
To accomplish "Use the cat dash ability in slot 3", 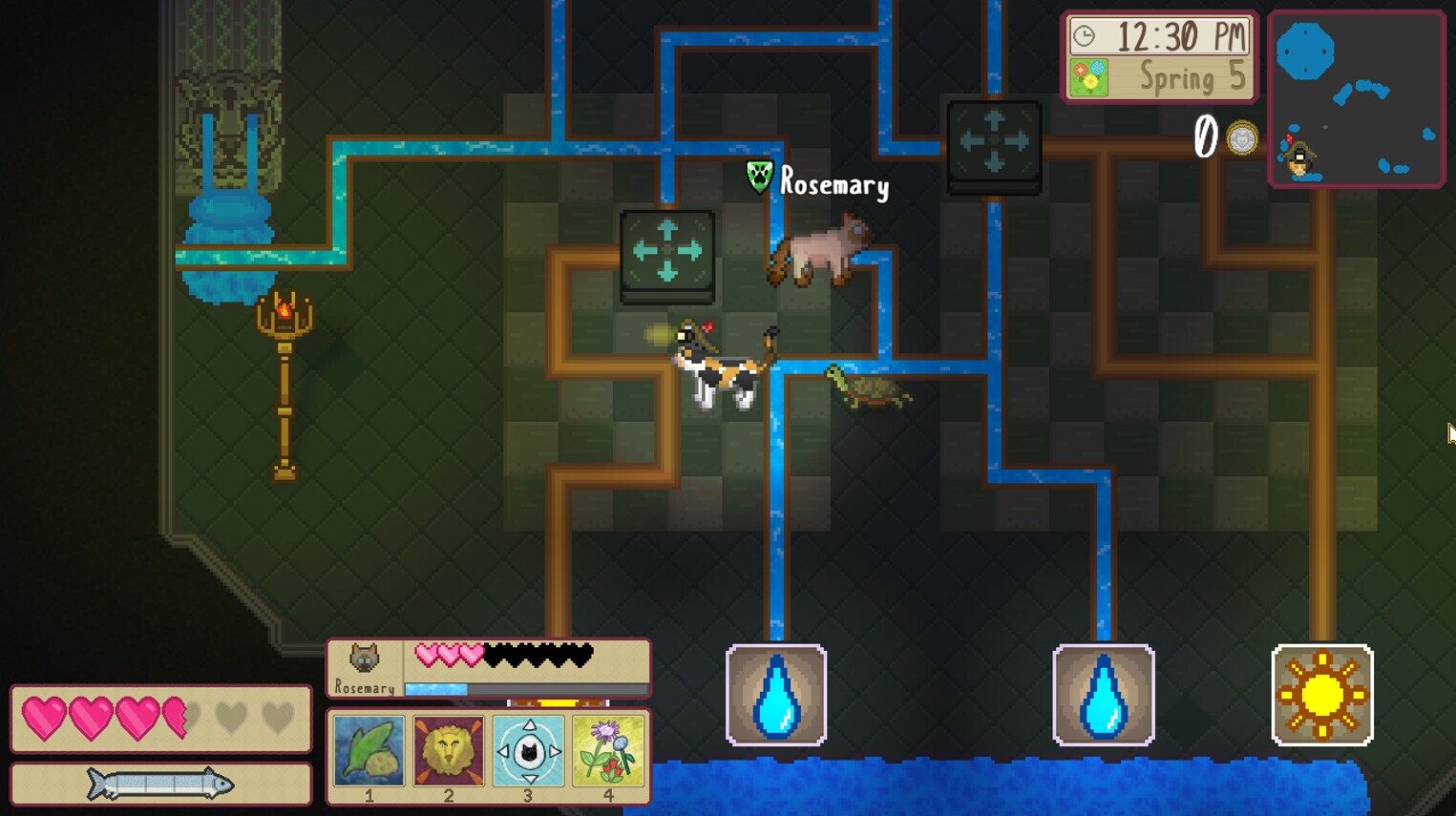I will (528, 752).
